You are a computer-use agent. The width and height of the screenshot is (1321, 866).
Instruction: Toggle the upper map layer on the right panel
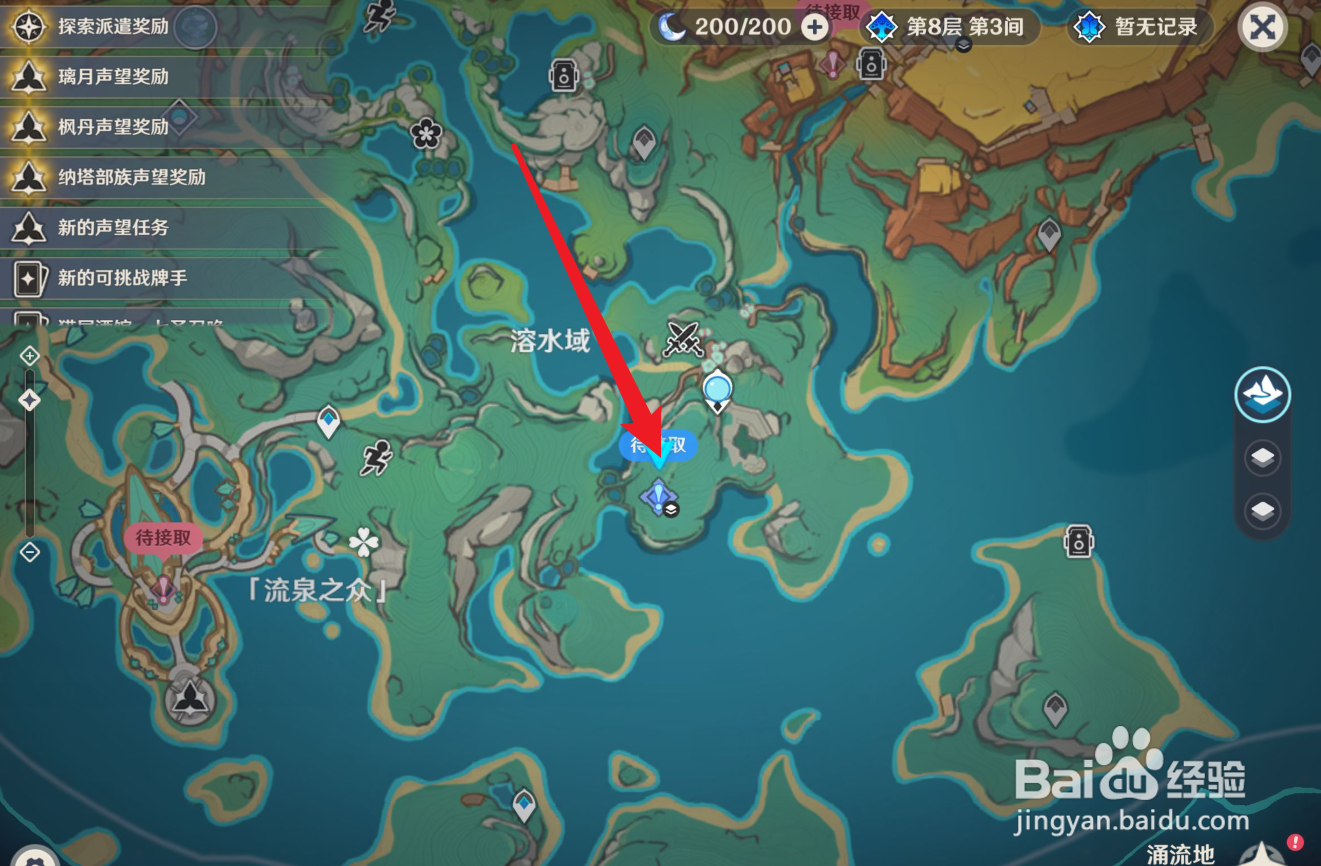click(1262, 458)
